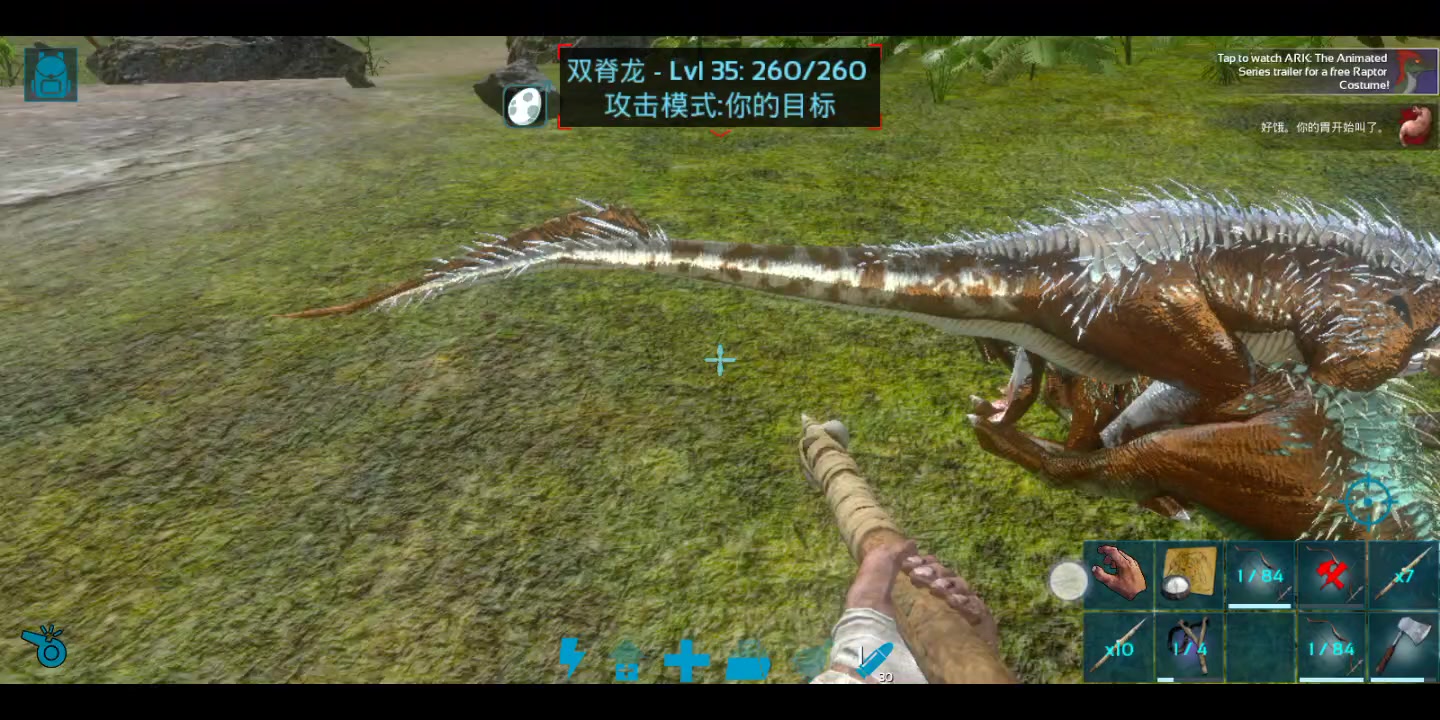Select the broken bow with red icon
This screenshot has height=720, width=1440.
(1331, 575)
